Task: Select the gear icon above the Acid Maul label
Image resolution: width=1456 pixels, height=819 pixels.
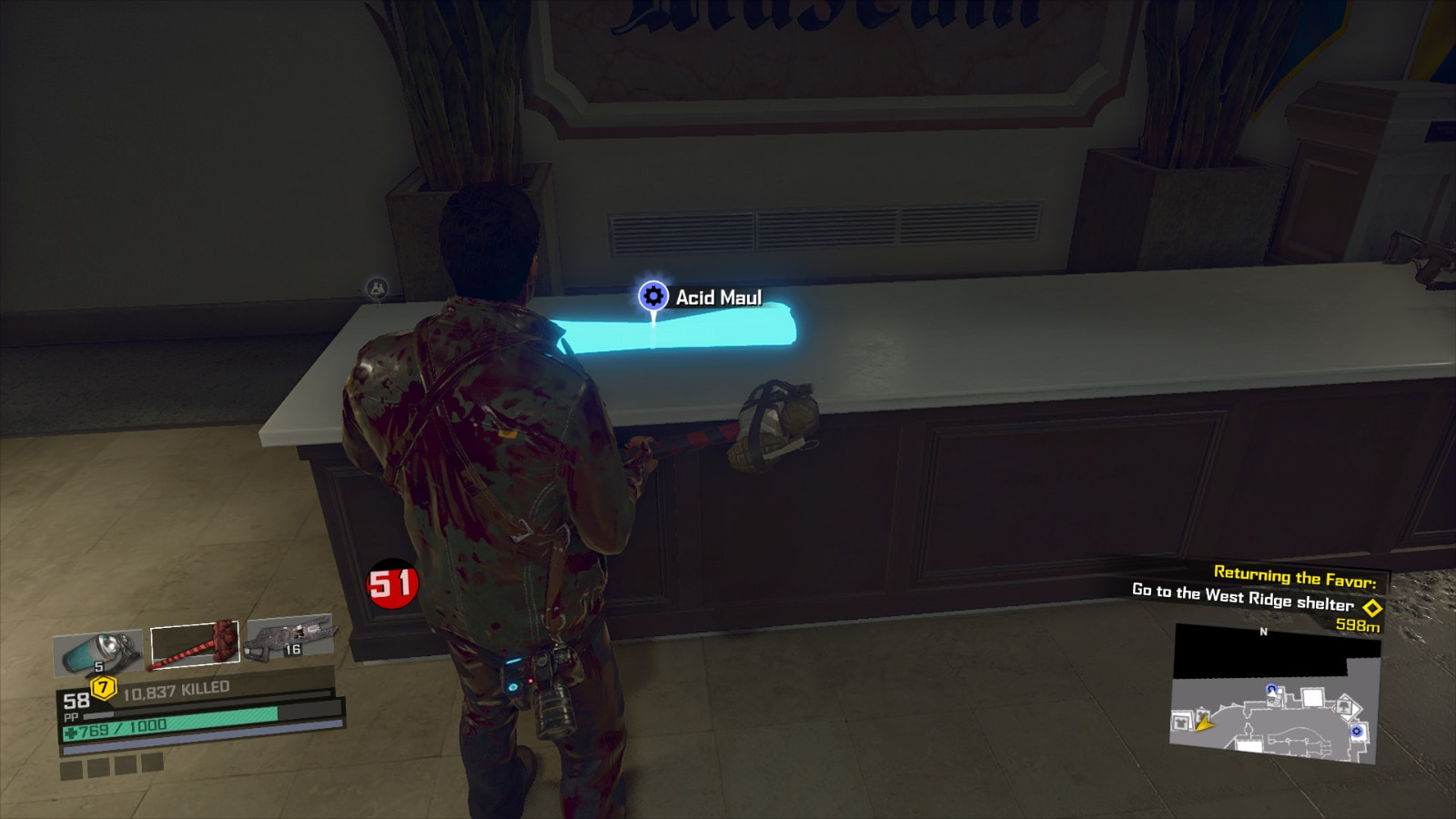Action: [652, 294]
